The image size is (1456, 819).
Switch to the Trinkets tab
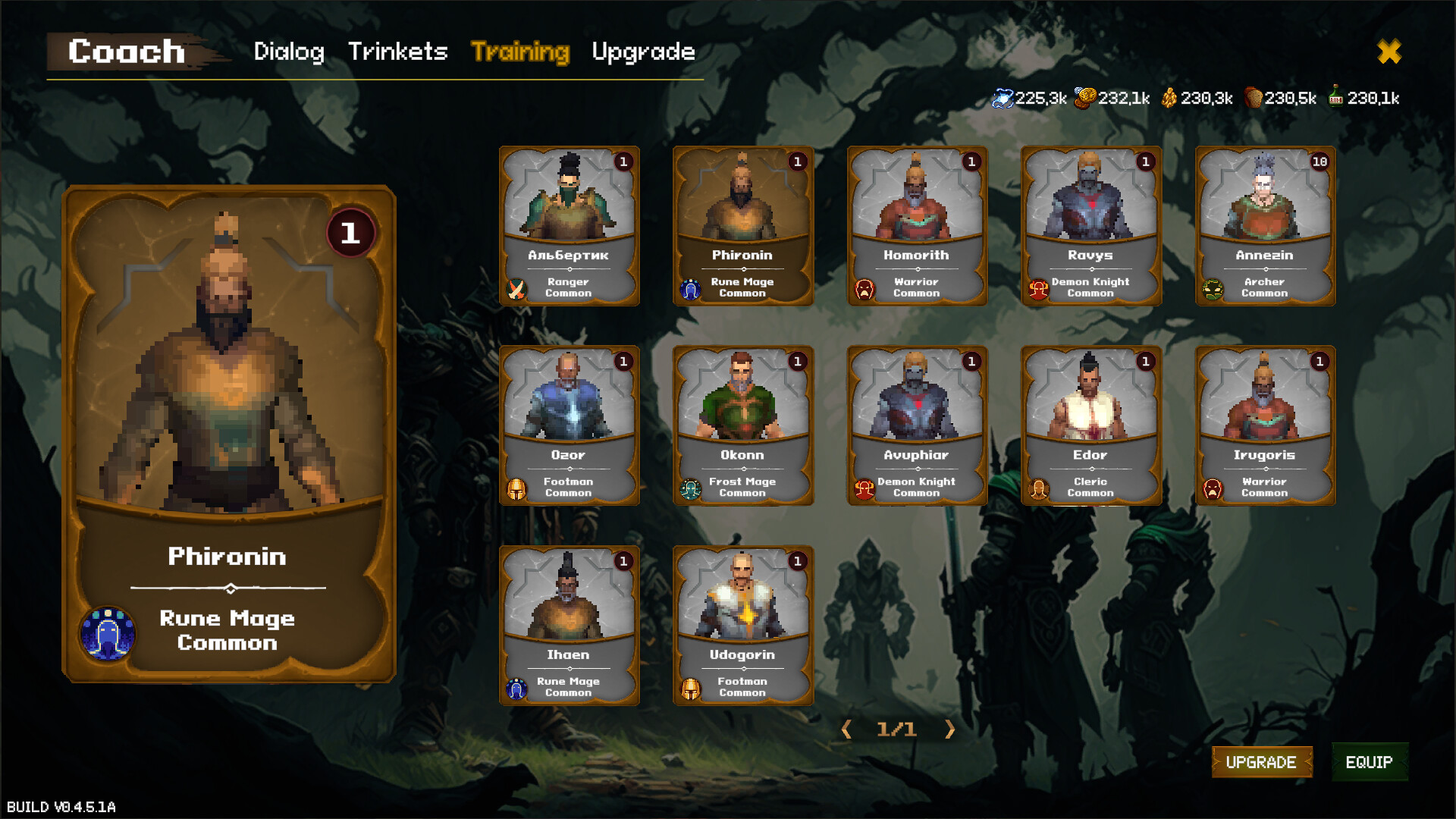[x=397, y=52]
